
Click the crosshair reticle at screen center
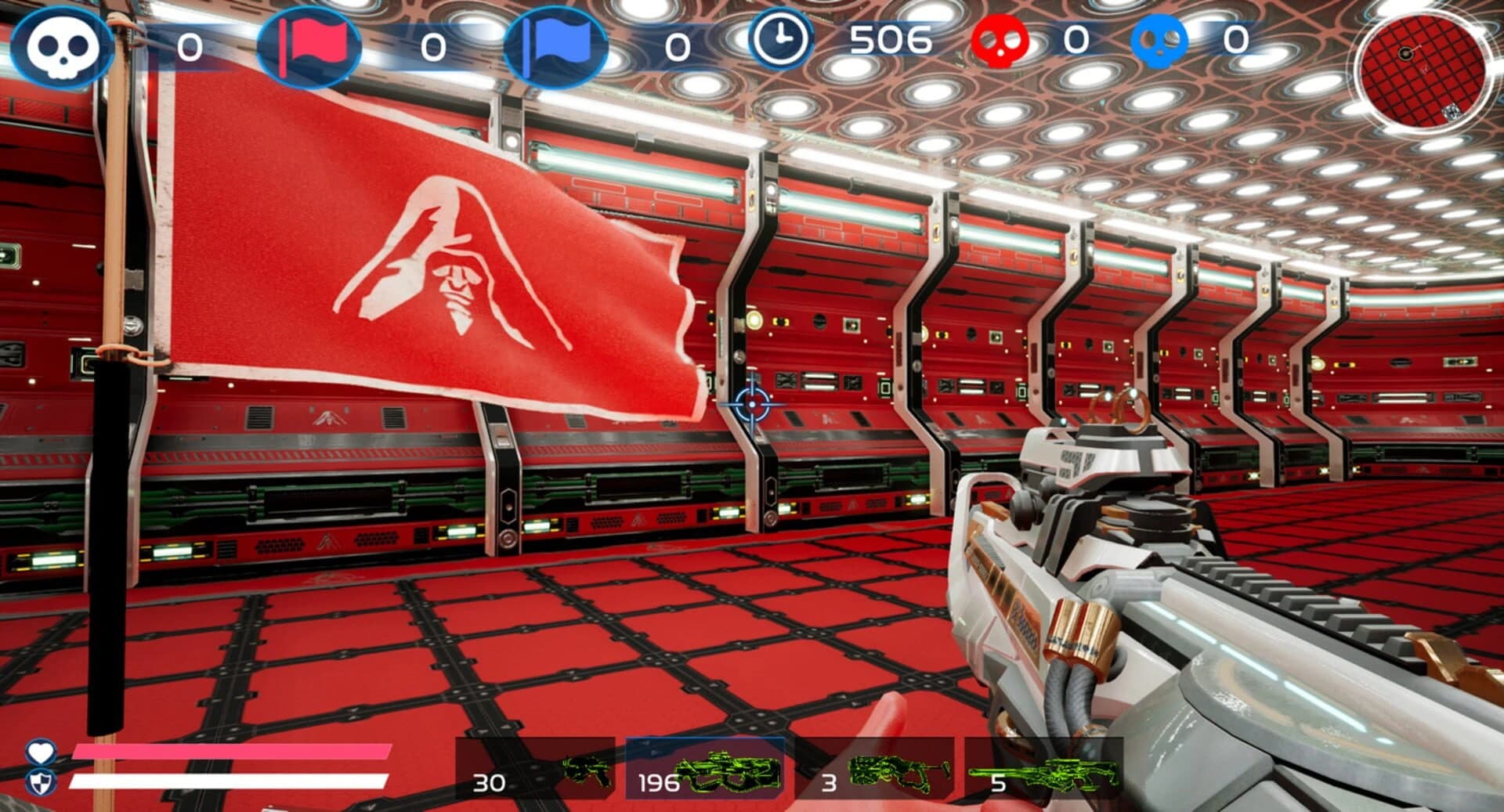750,404
